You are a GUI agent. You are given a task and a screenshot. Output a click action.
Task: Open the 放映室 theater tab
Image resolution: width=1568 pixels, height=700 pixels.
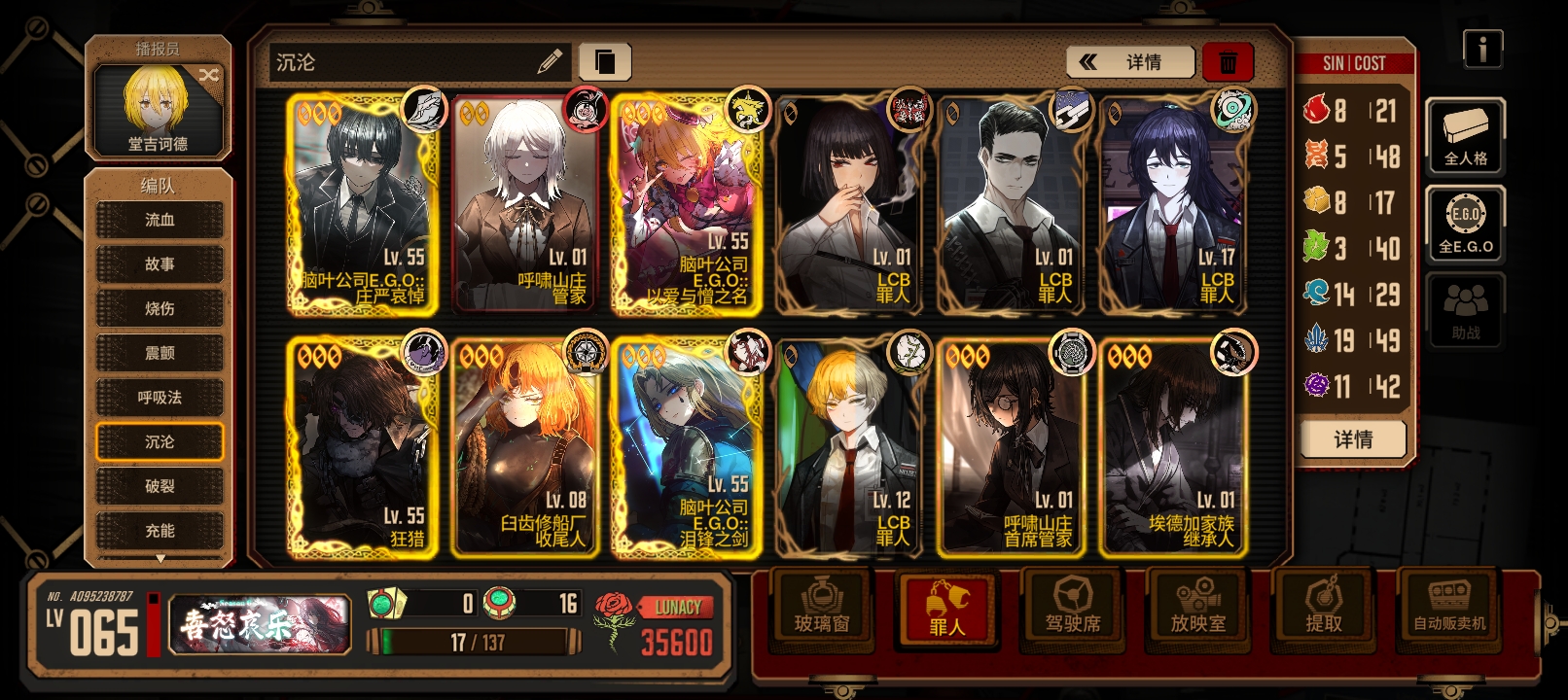click(x=1197, y=611)
